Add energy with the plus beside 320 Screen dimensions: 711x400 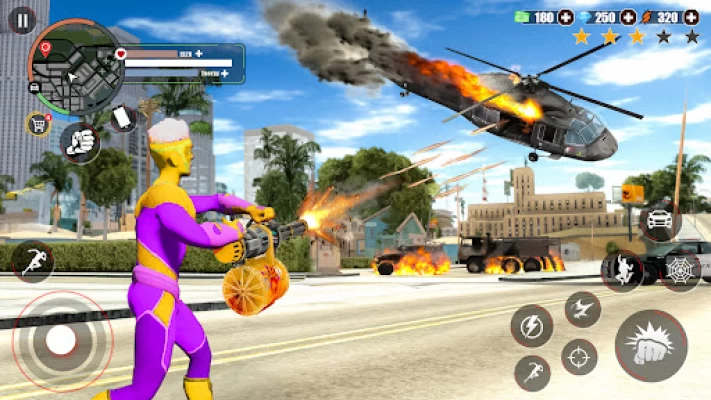click(x=692, y=17)
